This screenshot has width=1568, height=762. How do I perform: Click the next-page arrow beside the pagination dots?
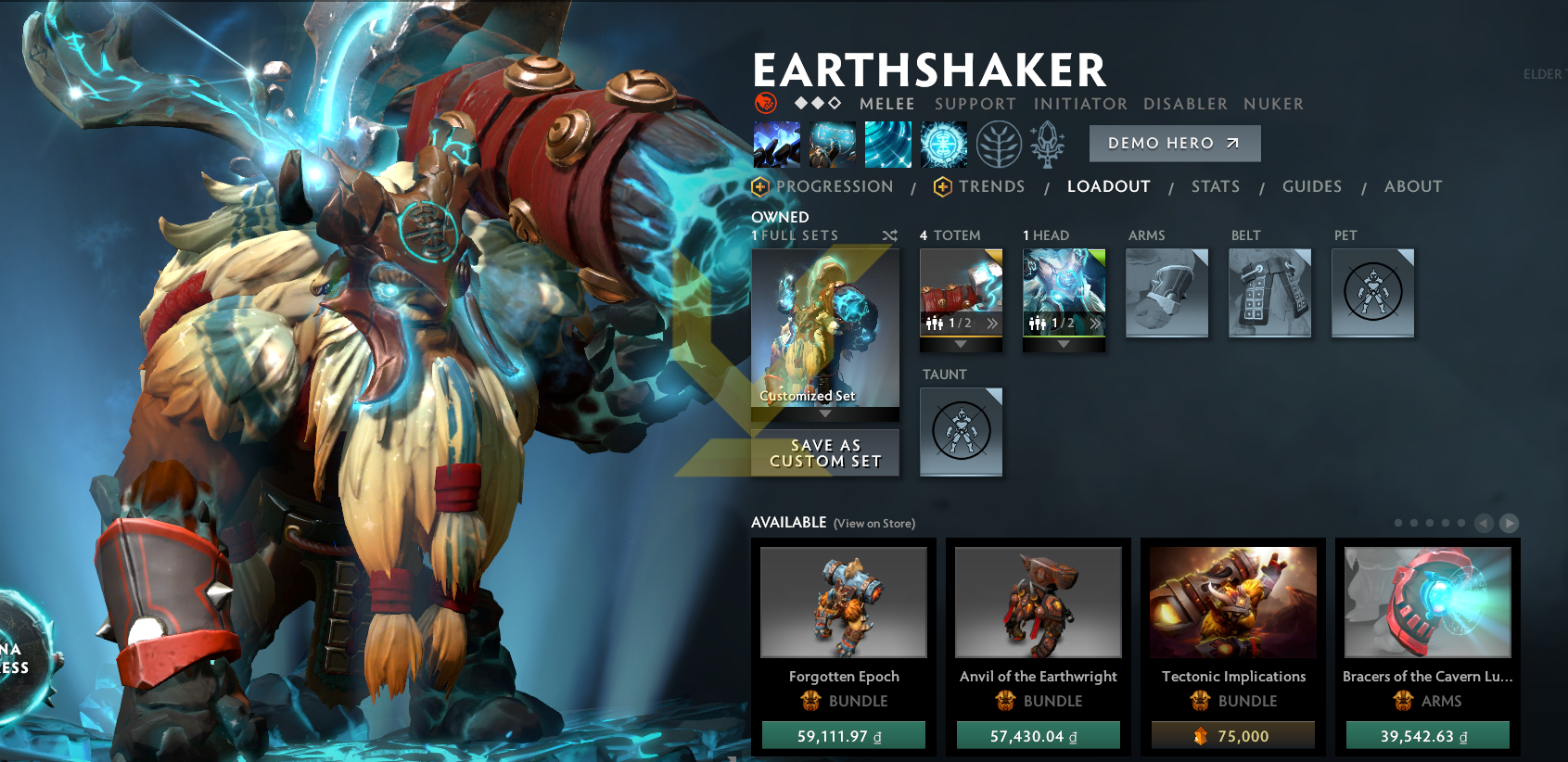(x=1509, y=523)
